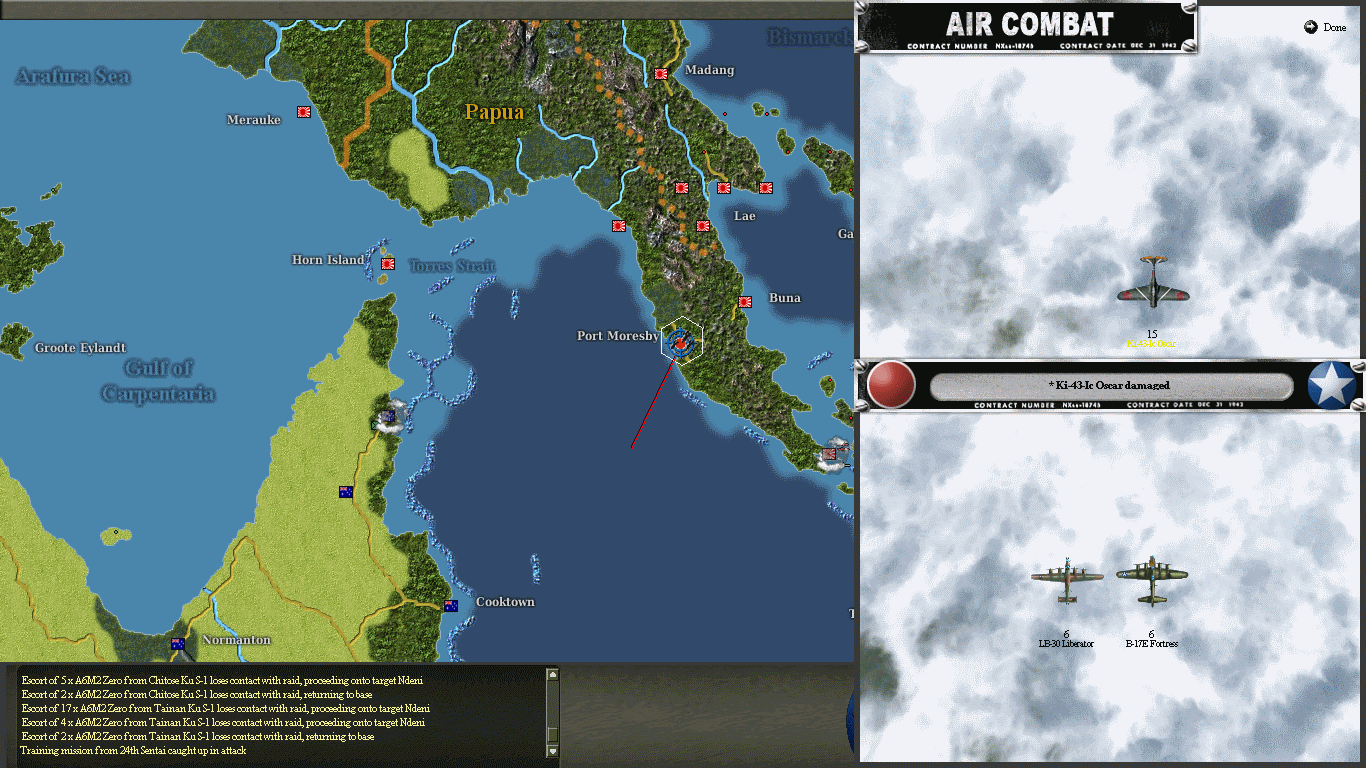1366x768 pixels.
Task: Select the Ki-43-Ic Oscar aircraft sprite
Action: (x=1152, y=287)
